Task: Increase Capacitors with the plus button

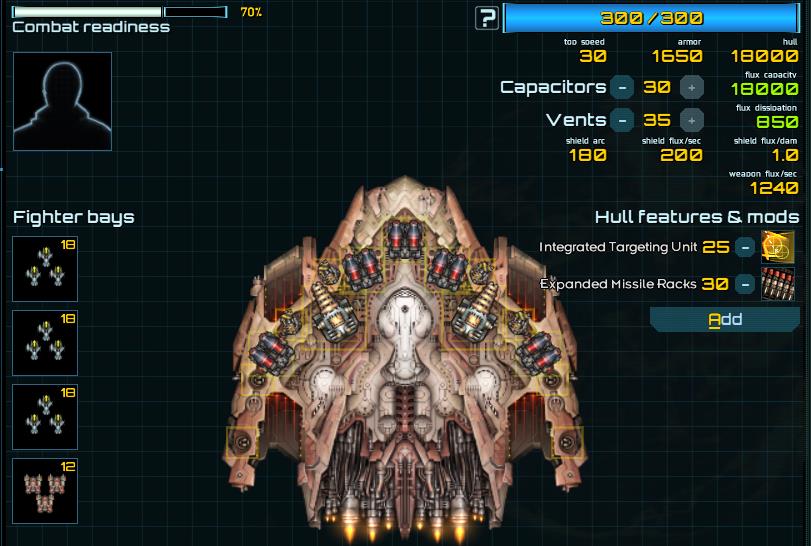Action: (692, 87)
